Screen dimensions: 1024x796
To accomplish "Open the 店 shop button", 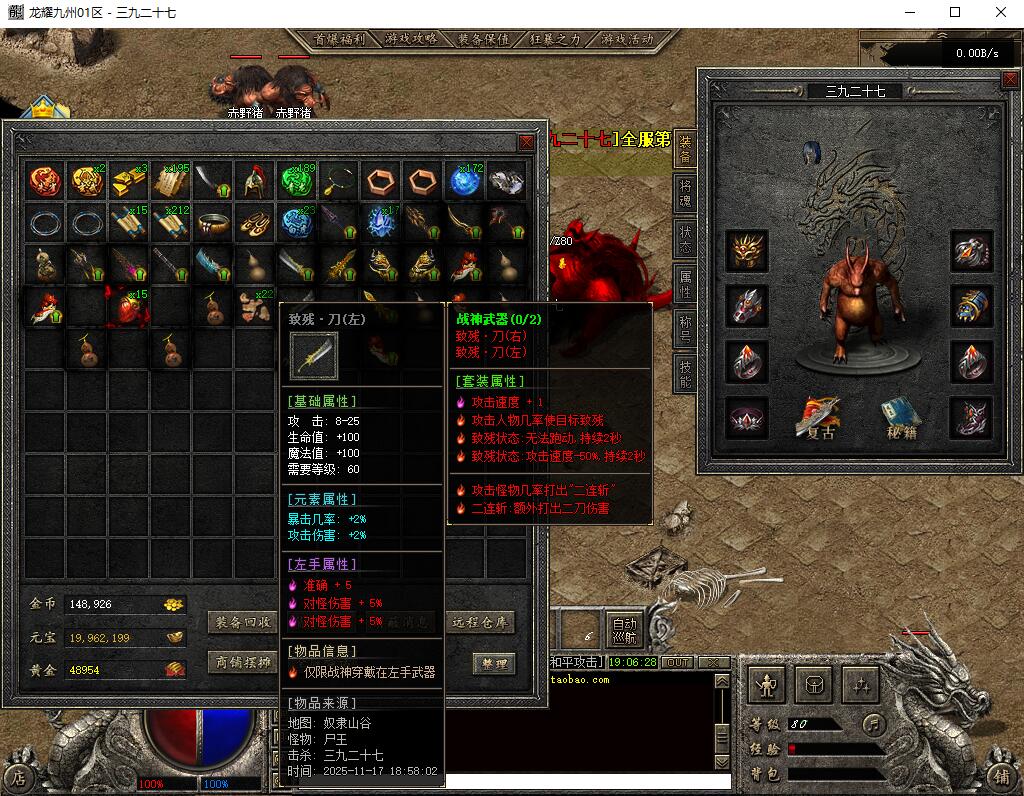I will coord(19,776).
